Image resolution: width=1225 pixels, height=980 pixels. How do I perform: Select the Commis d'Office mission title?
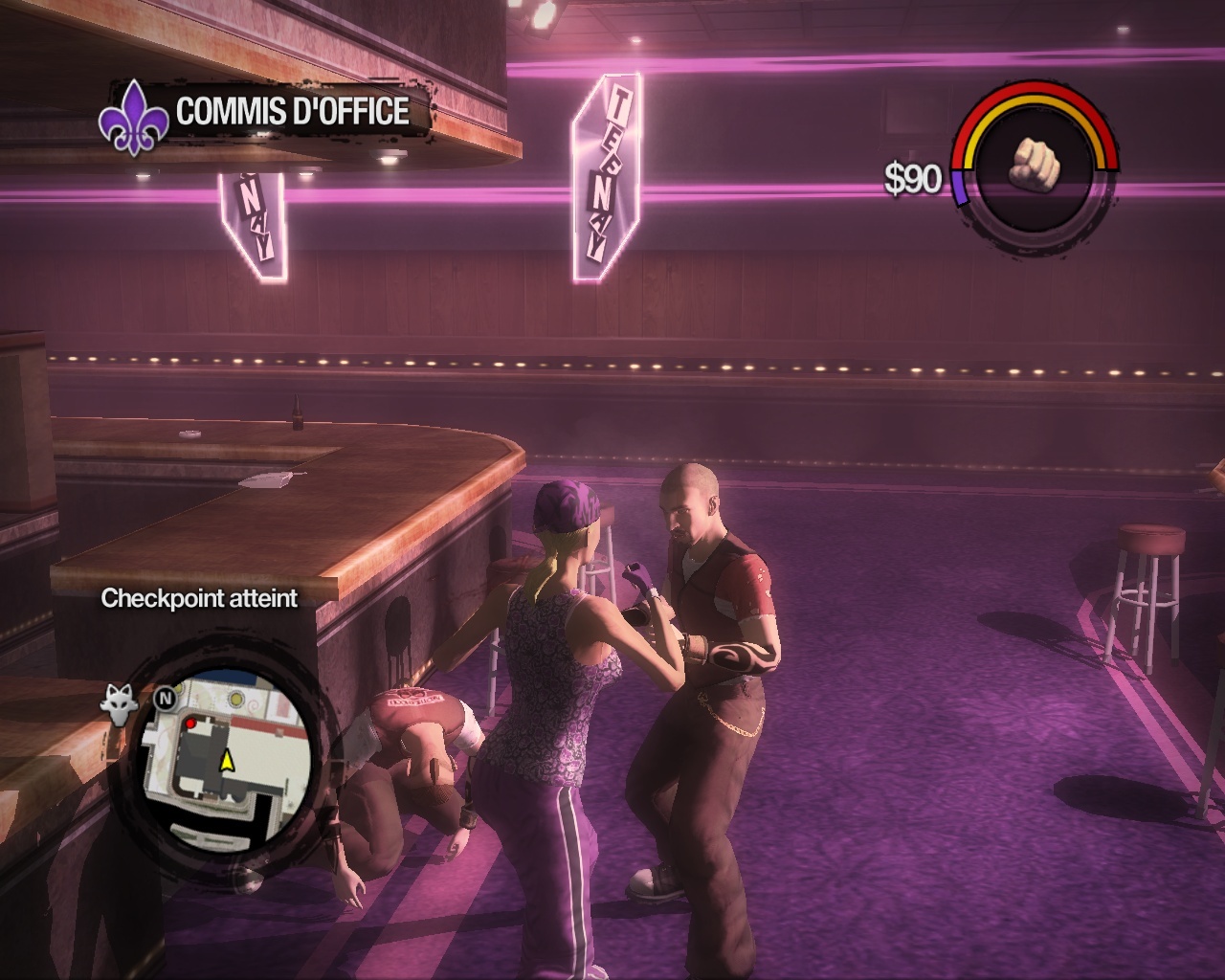[x=292, y=112]
